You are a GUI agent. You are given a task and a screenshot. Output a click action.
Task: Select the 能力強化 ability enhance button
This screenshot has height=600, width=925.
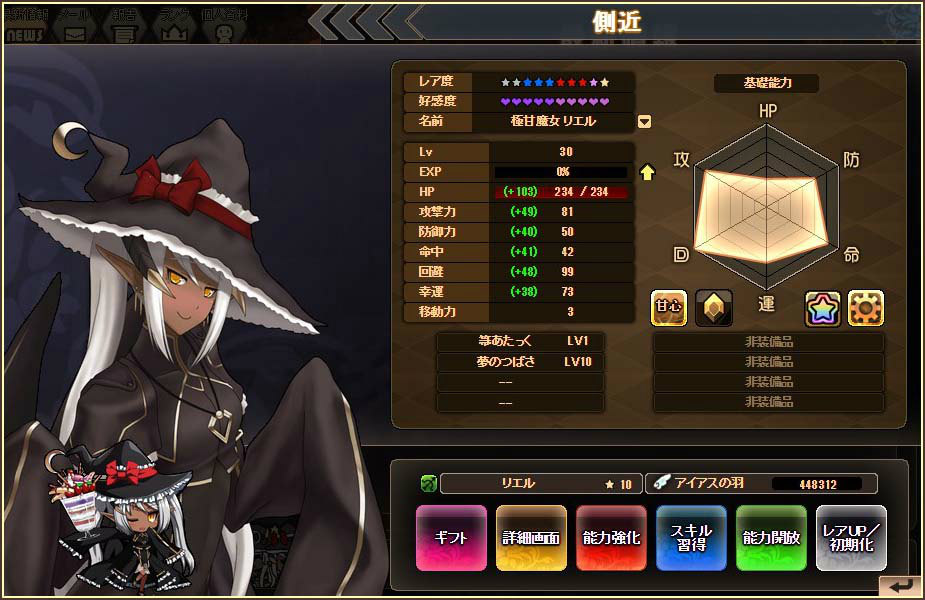coord(611,537)
